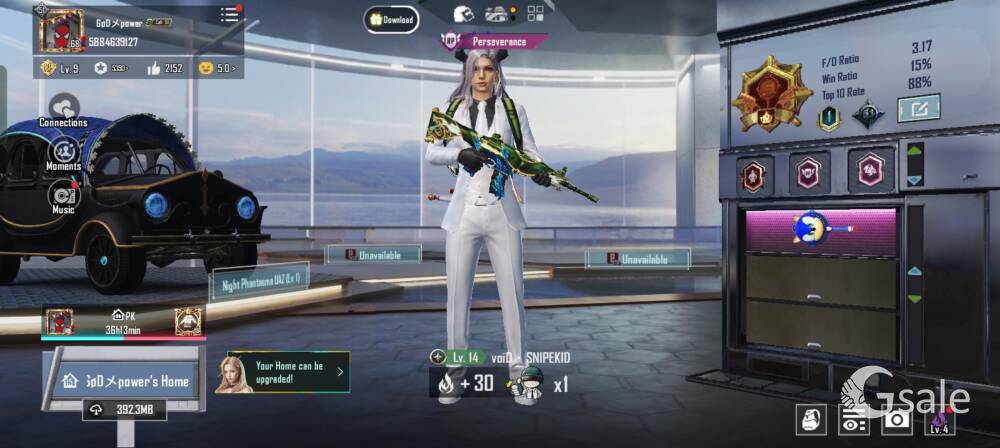This screenshot has width=1000, height=448.
Task: Open the Music player icon
Action: [x=63, y=195]
